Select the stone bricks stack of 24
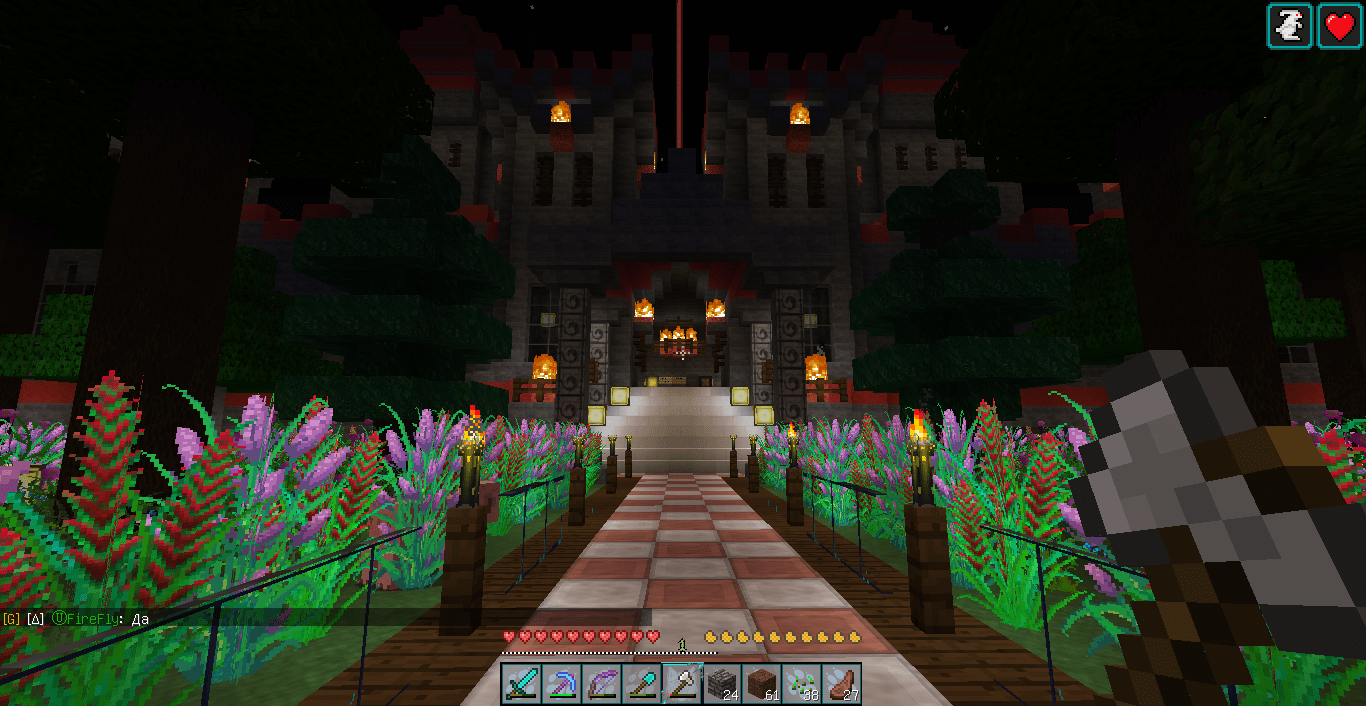1366x706 pixels. click(x=721, y=684)
